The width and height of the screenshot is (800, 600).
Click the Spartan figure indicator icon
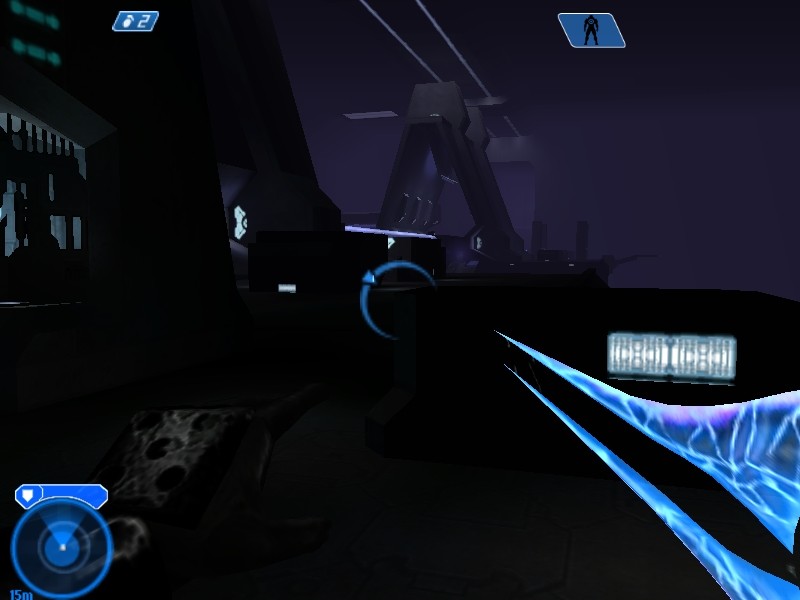[x=591, y=30]
